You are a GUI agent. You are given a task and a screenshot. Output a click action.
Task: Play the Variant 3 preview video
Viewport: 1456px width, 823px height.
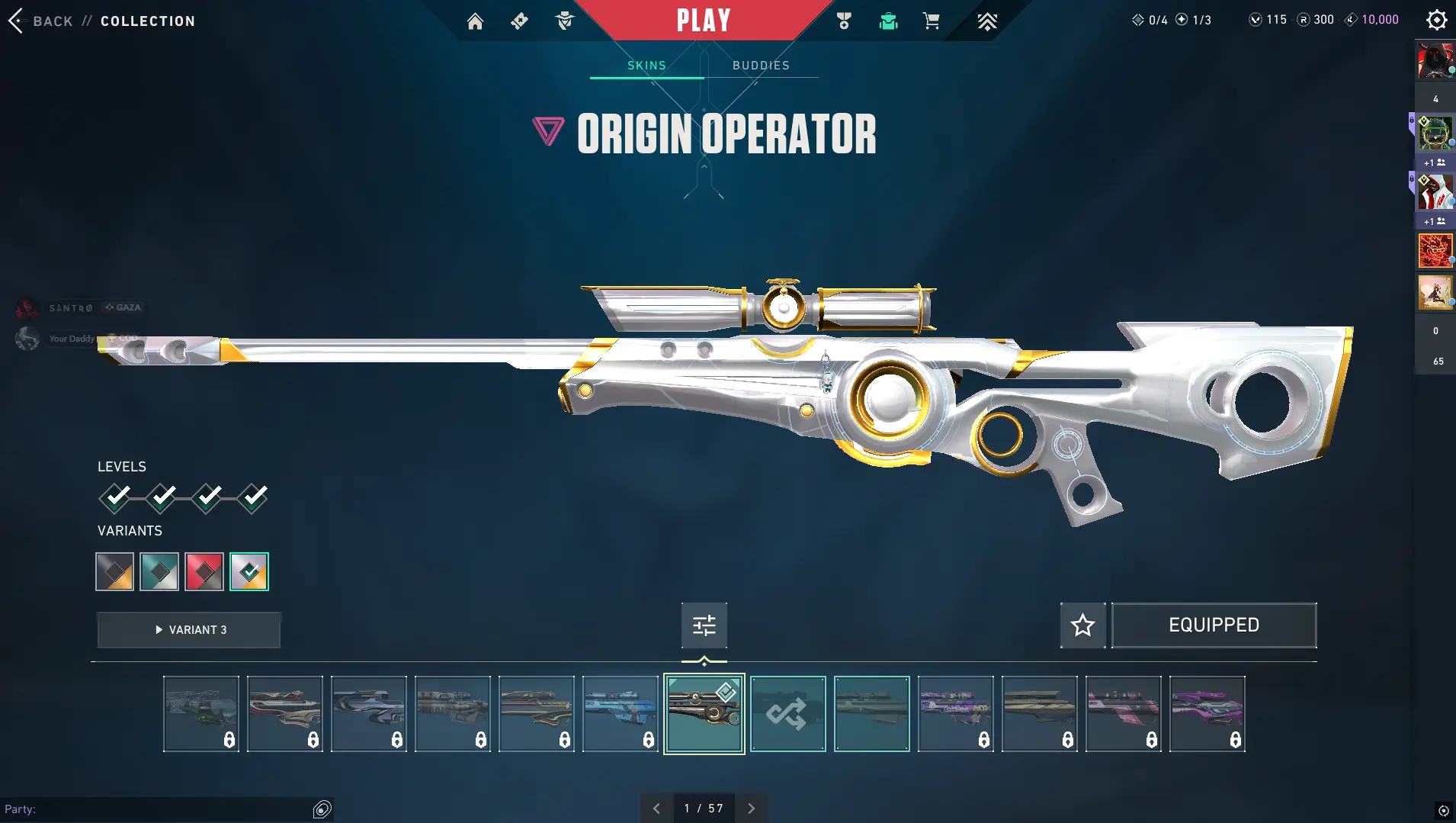point(189,630)
